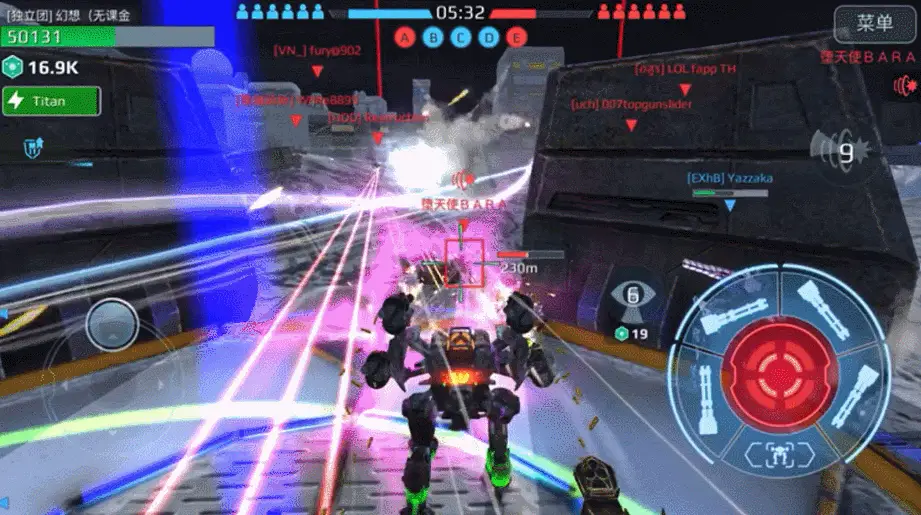Image resolution: width=921 pixels, height=515 pixels.
Task: Tap the round movement joystick
Action: [x=112, y=326]
